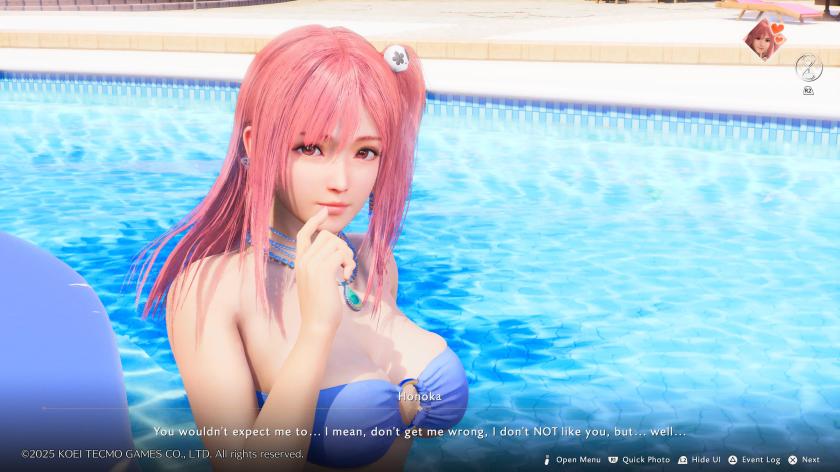Advance dialogue with Next
This screenshot has width=840, height=472.
[x=804, y=460]
